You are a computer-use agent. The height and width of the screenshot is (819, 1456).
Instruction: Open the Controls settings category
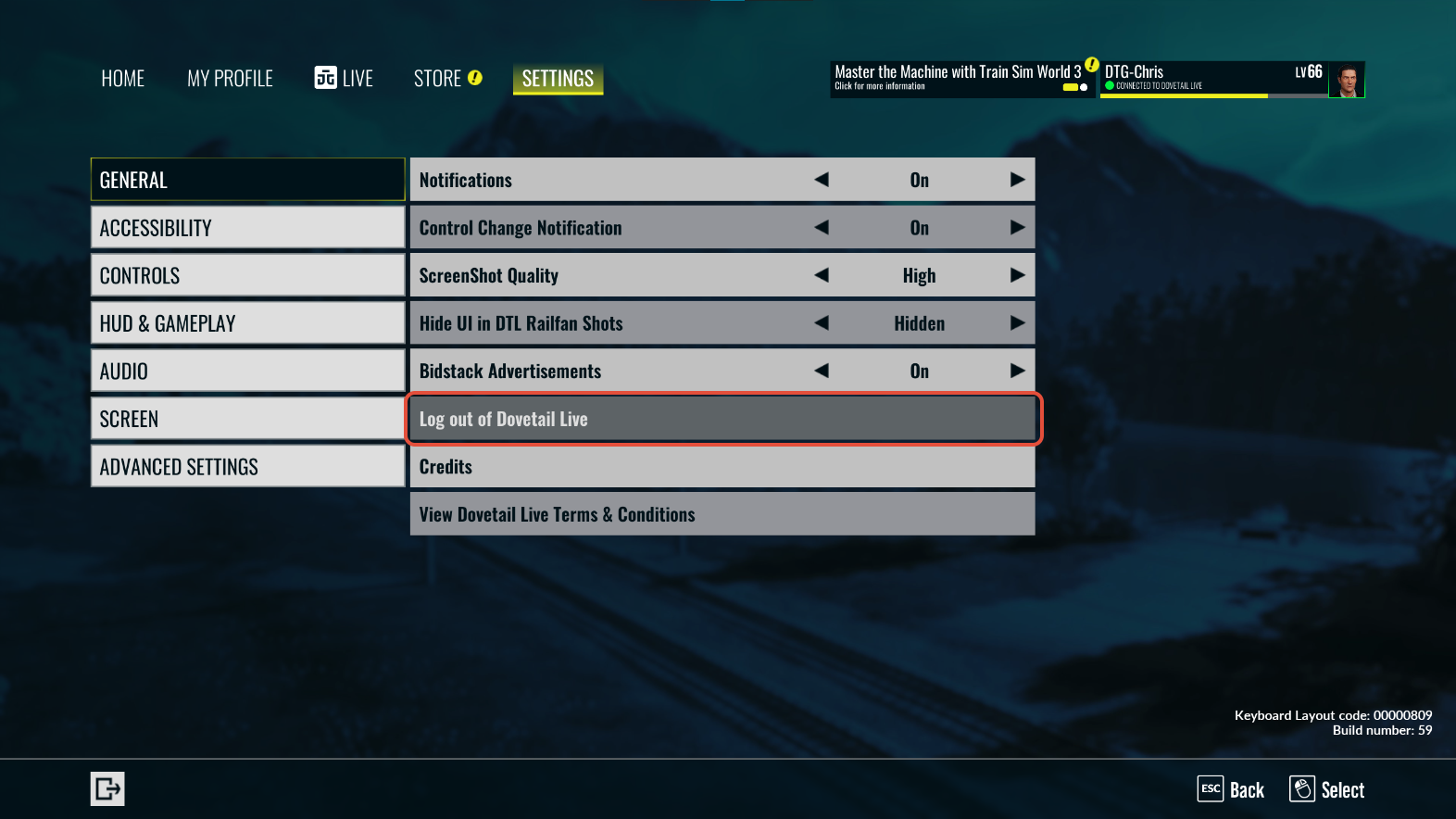pos(247,276)
